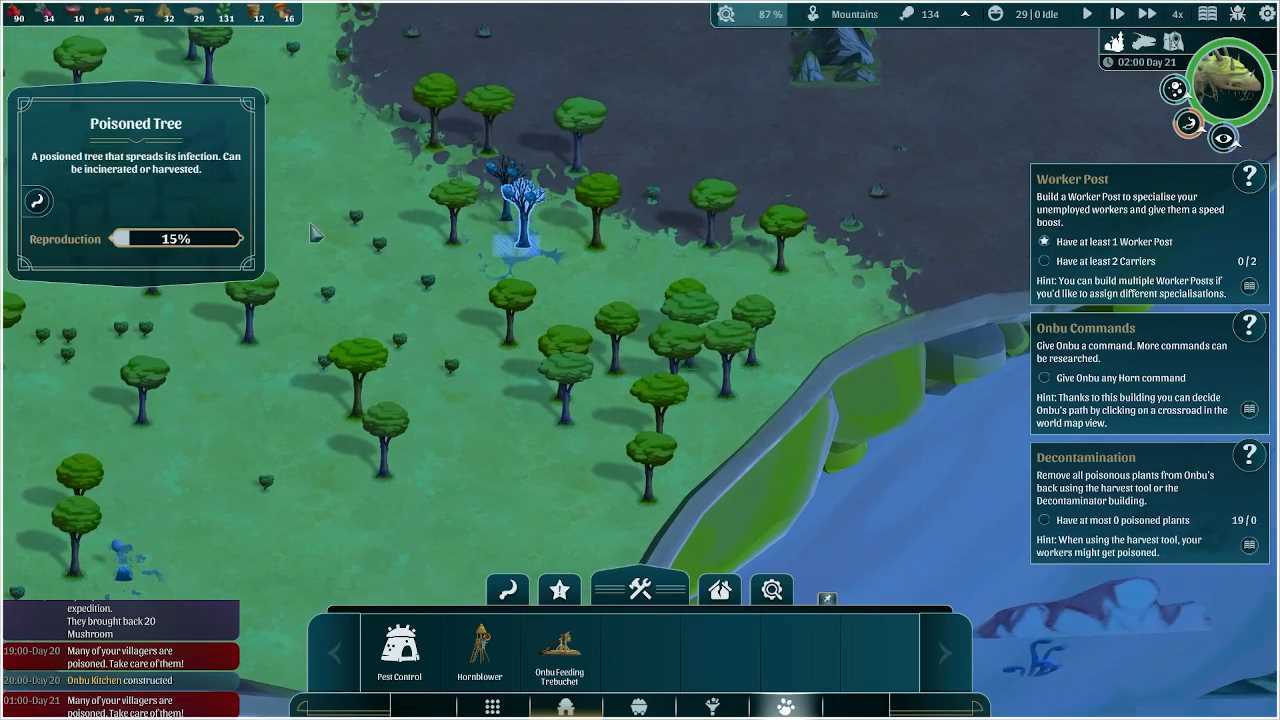
Task: Open help for the Decontamination objective
Action: pos(1249,455)
